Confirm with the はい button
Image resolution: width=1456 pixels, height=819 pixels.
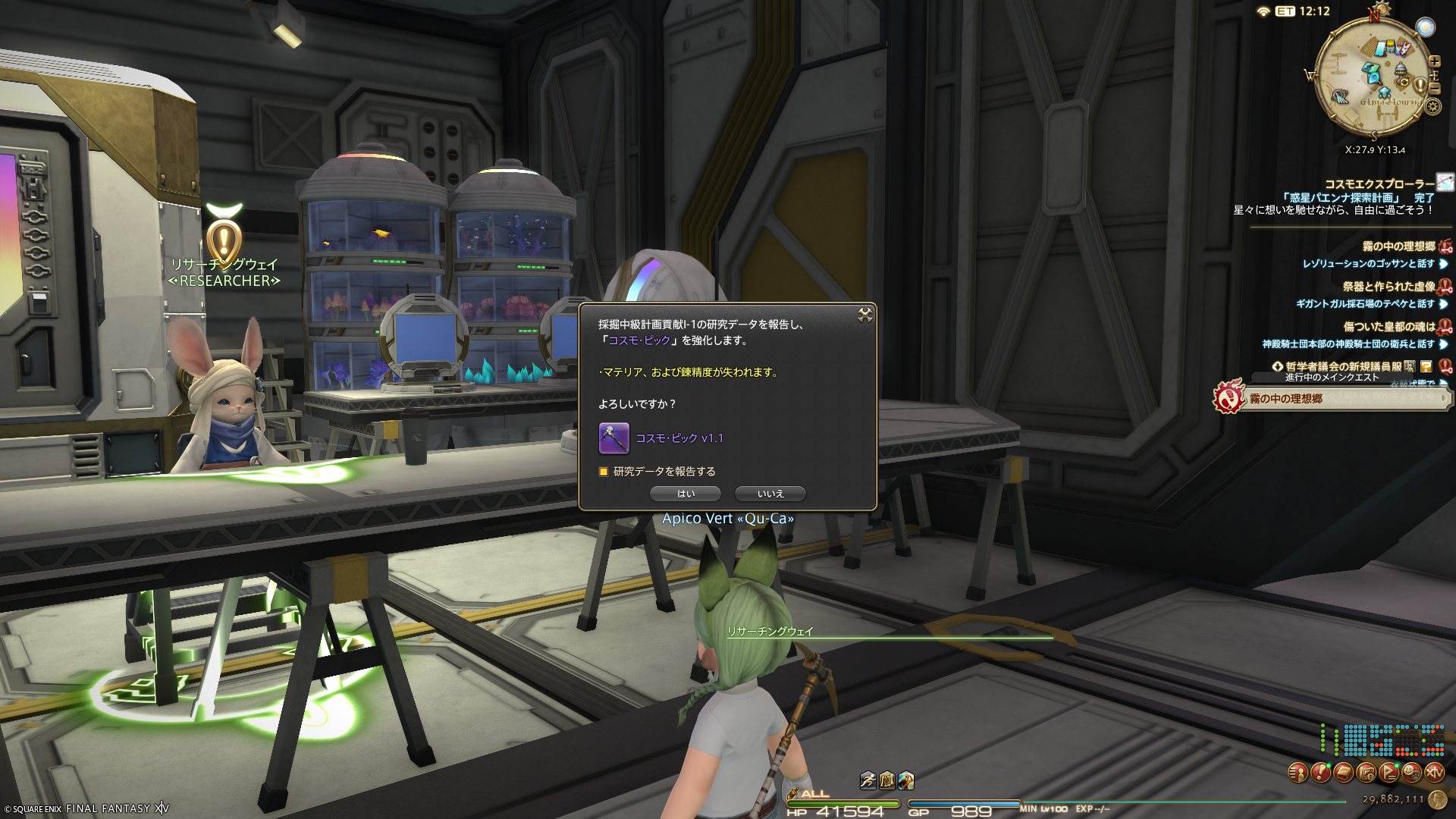[x=686, y=494]
